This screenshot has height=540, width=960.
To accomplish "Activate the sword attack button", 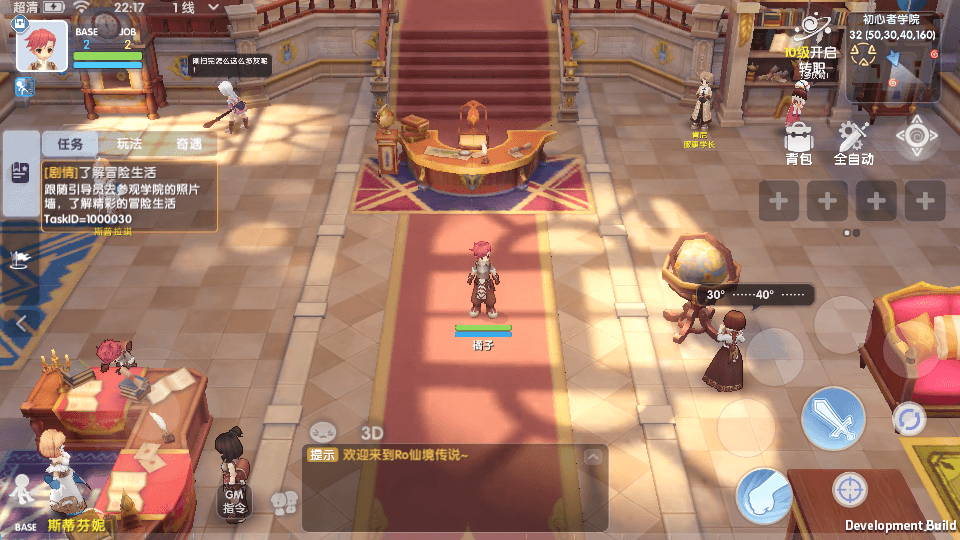I will (x=833, y=418).
